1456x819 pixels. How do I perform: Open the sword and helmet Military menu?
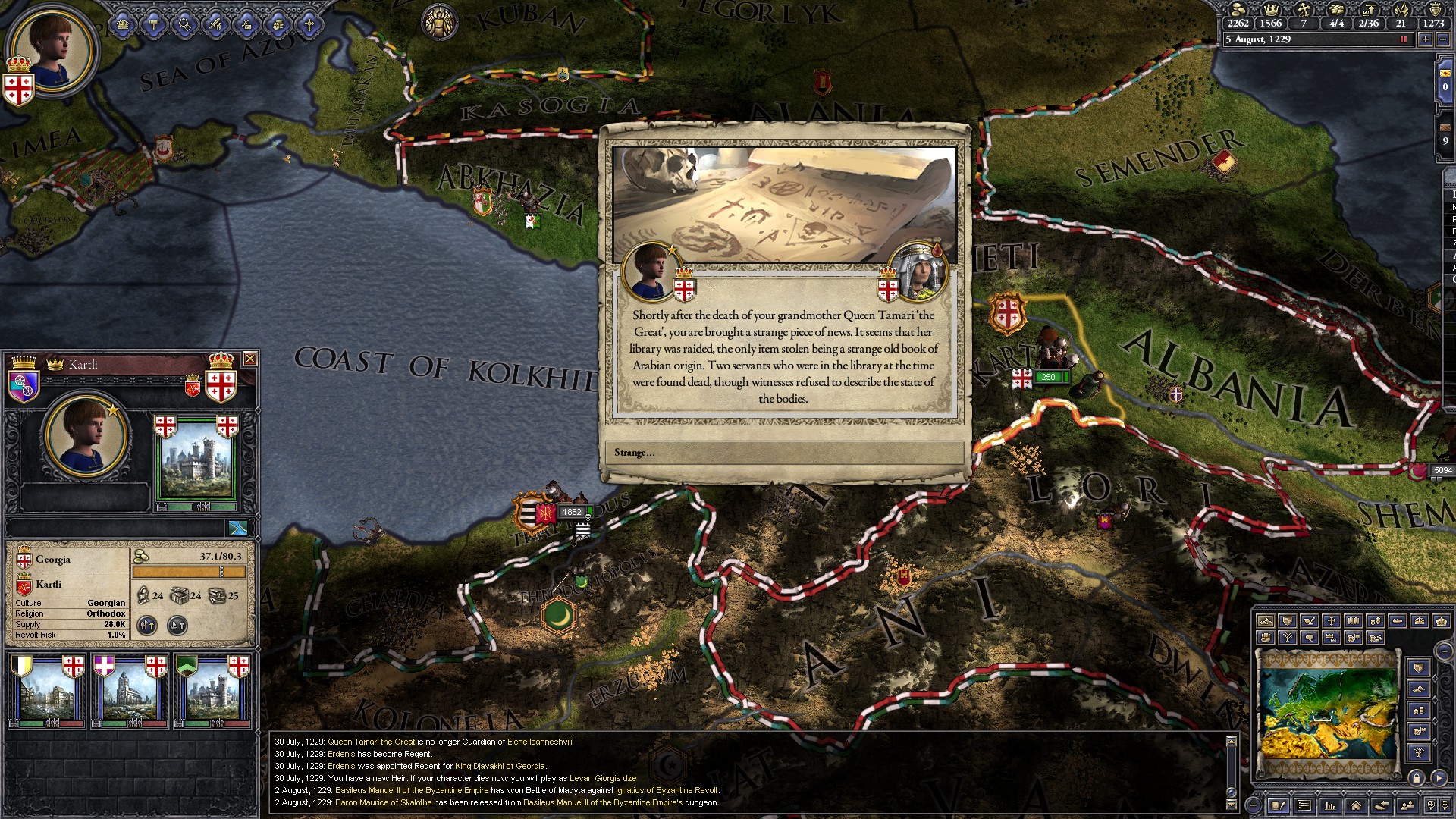click(216, 25)
